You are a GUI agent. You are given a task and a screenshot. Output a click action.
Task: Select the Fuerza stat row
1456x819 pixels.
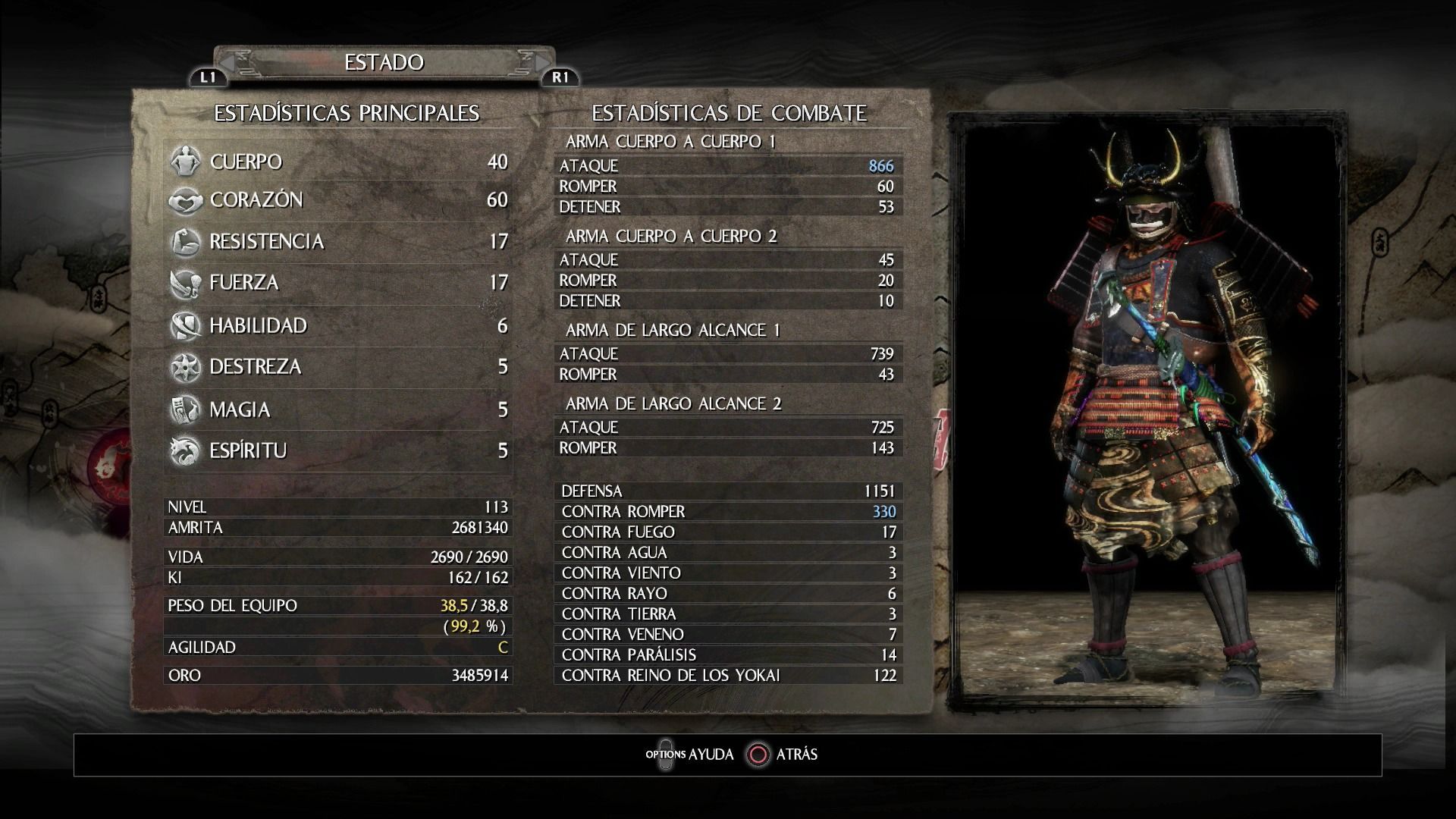[x=338, y=283]
